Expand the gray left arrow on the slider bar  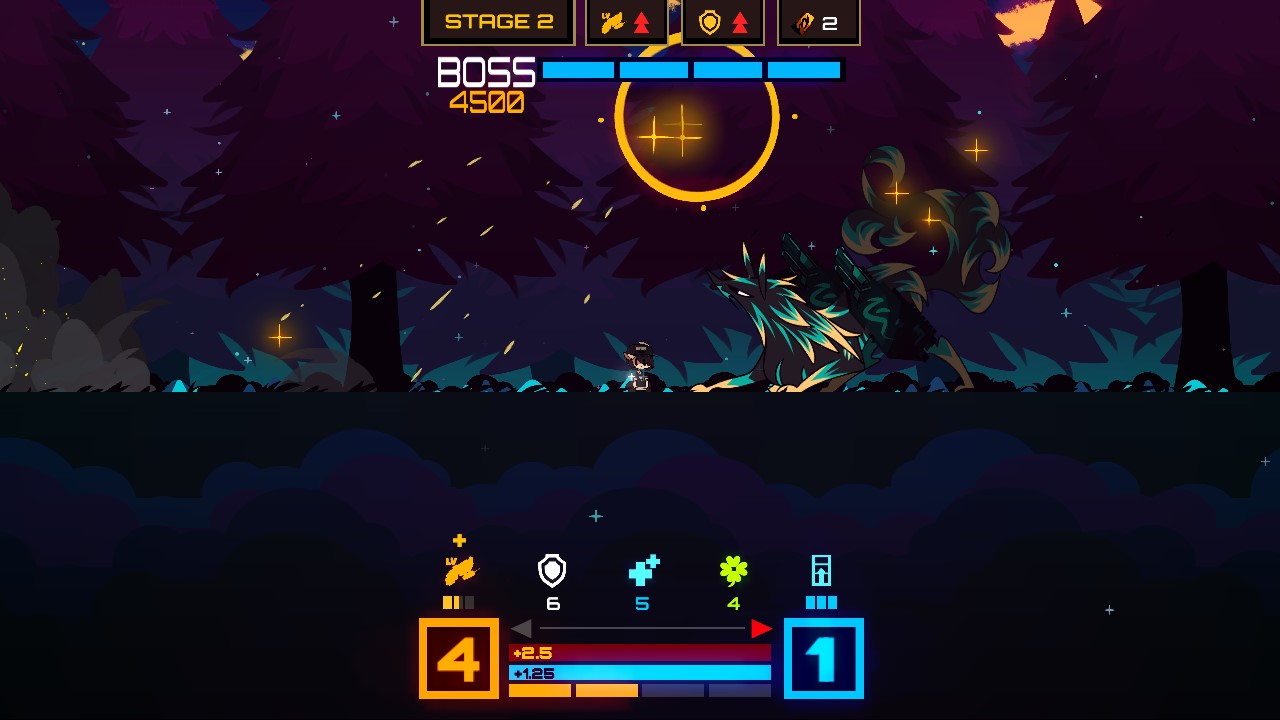tap(524, 628)
